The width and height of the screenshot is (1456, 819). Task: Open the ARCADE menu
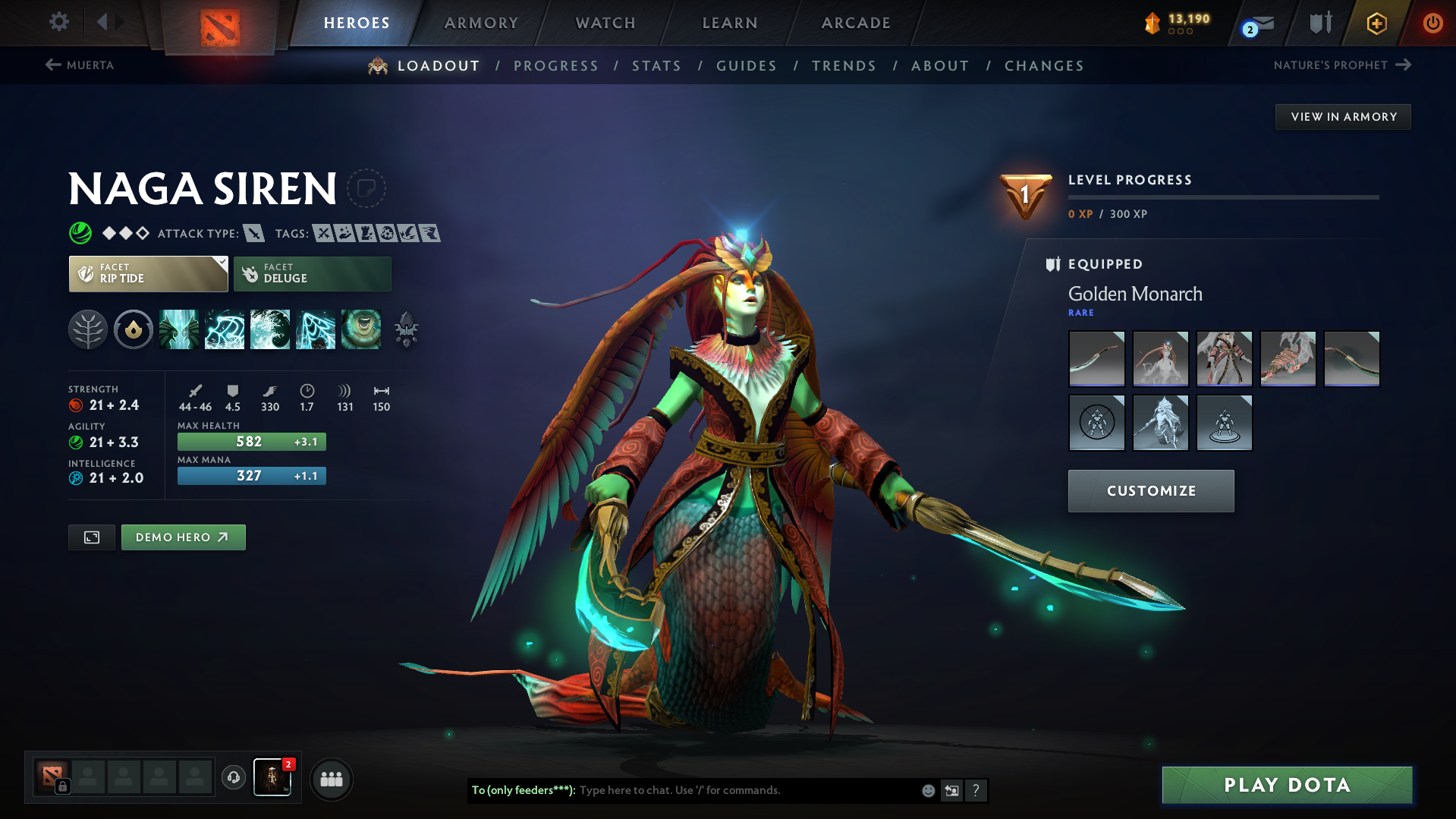pos(855,23)
